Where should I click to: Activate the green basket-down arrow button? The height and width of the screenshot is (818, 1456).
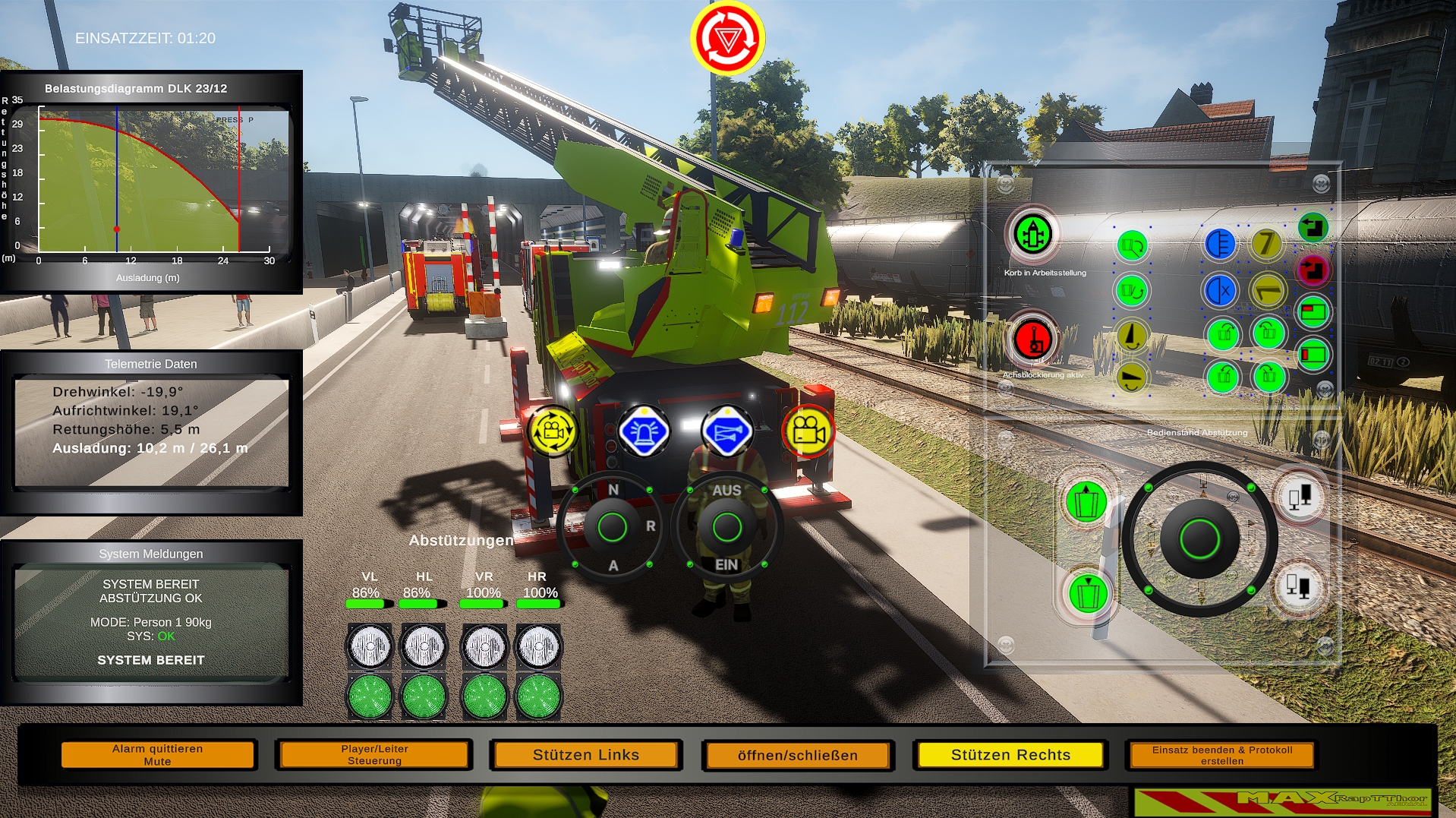[1088, 593]
